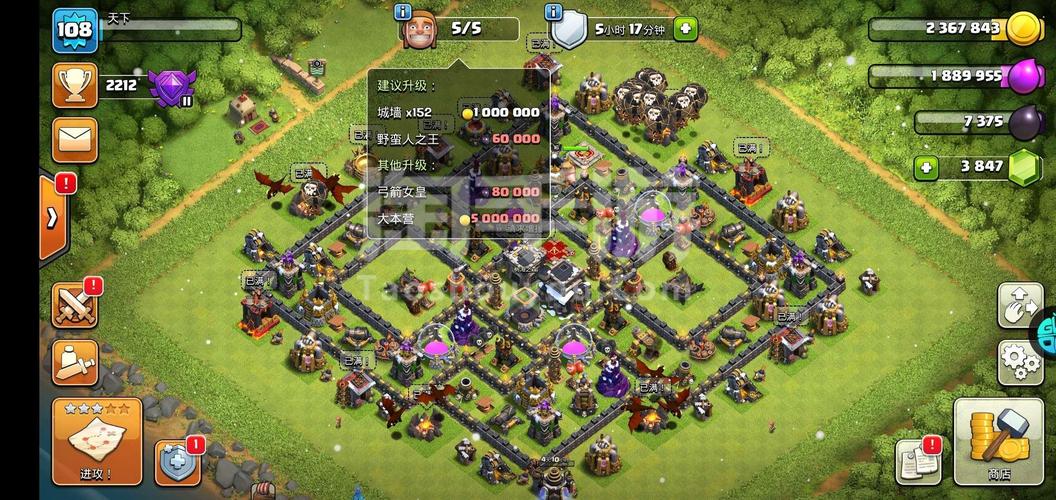Tap the green plus beside shield timer

(x=686, y=29)
